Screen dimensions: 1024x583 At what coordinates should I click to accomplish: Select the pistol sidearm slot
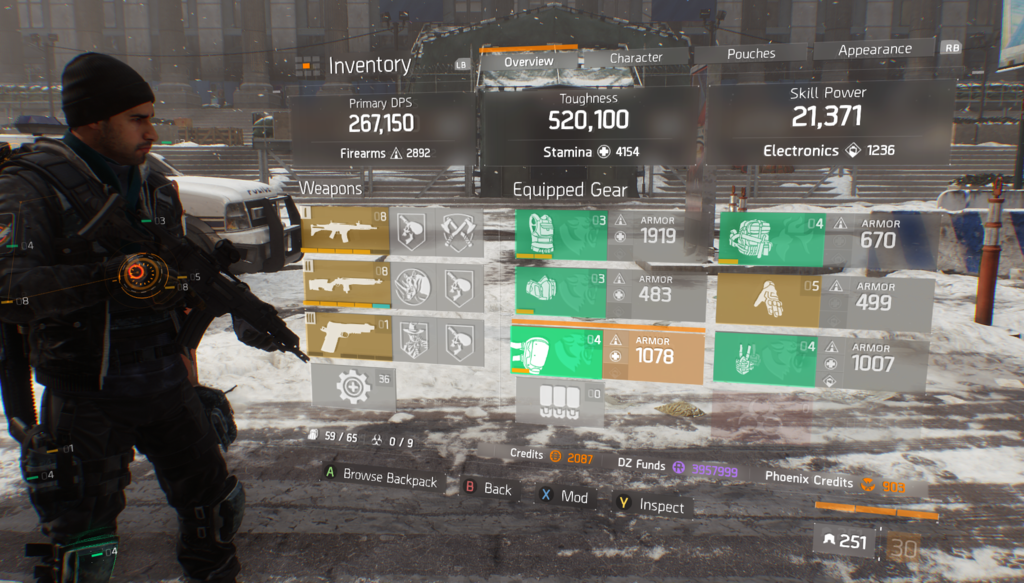[345, 339]
